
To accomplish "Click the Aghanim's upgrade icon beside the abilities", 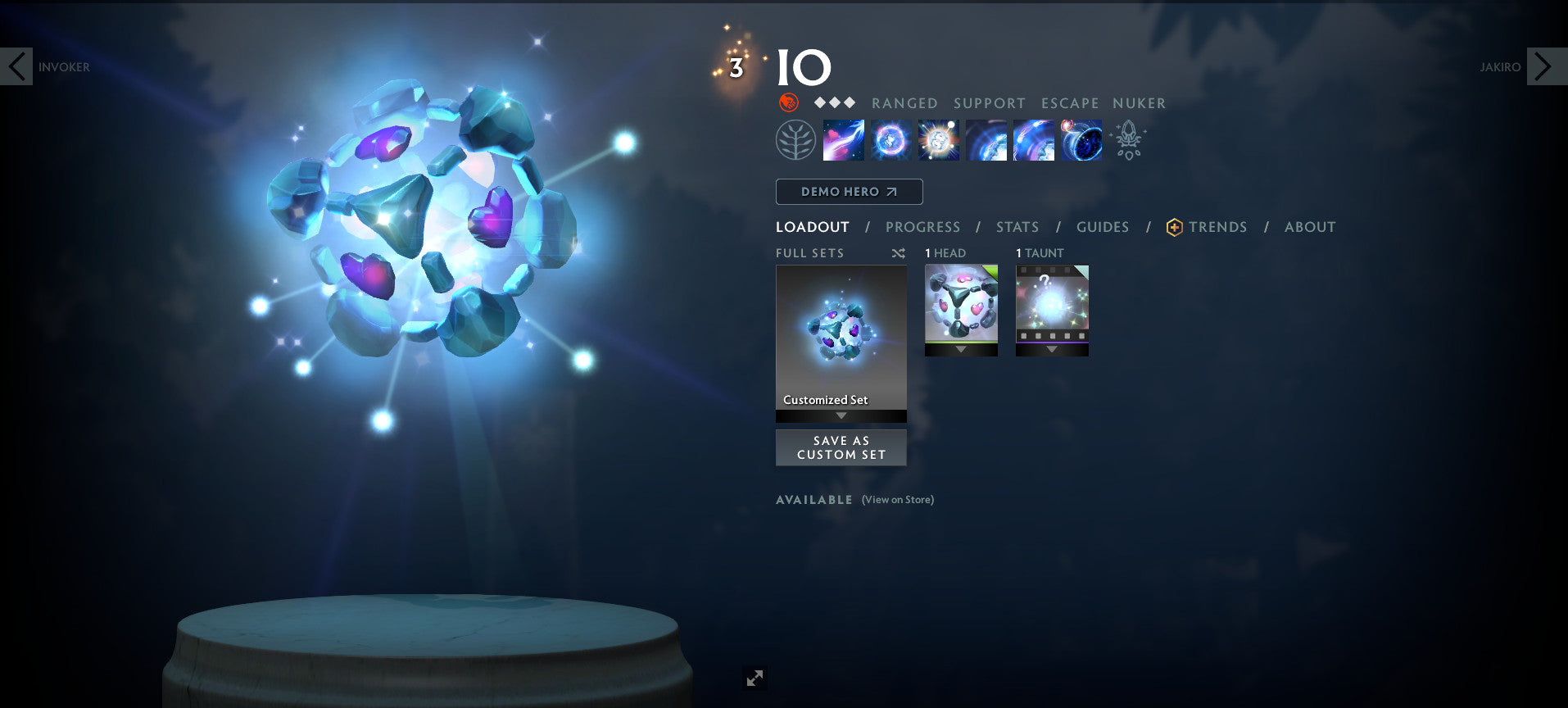I will tap(1129, 139).
